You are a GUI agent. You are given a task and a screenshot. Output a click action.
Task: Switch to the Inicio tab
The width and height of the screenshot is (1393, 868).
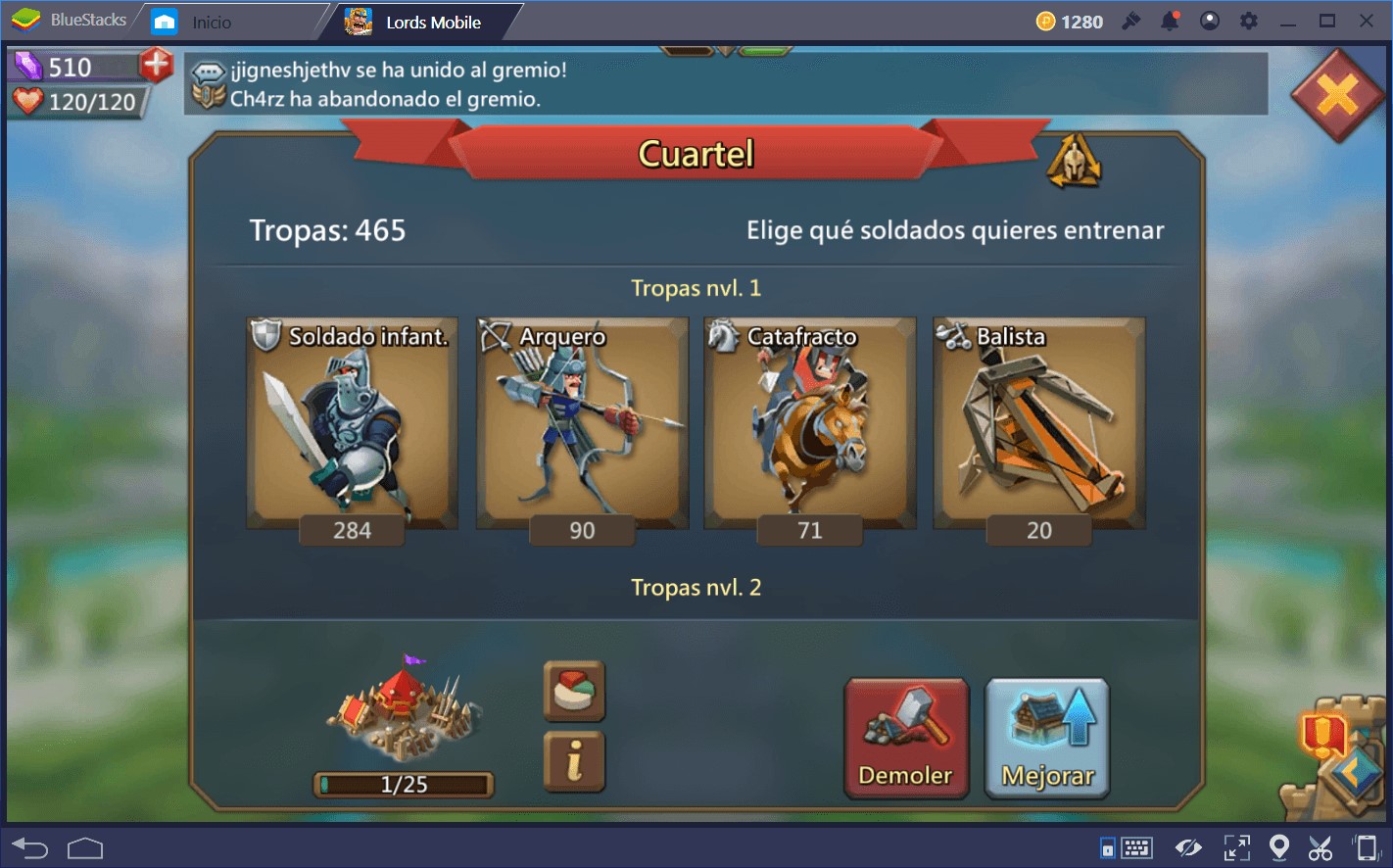click(x=209, y=20)
